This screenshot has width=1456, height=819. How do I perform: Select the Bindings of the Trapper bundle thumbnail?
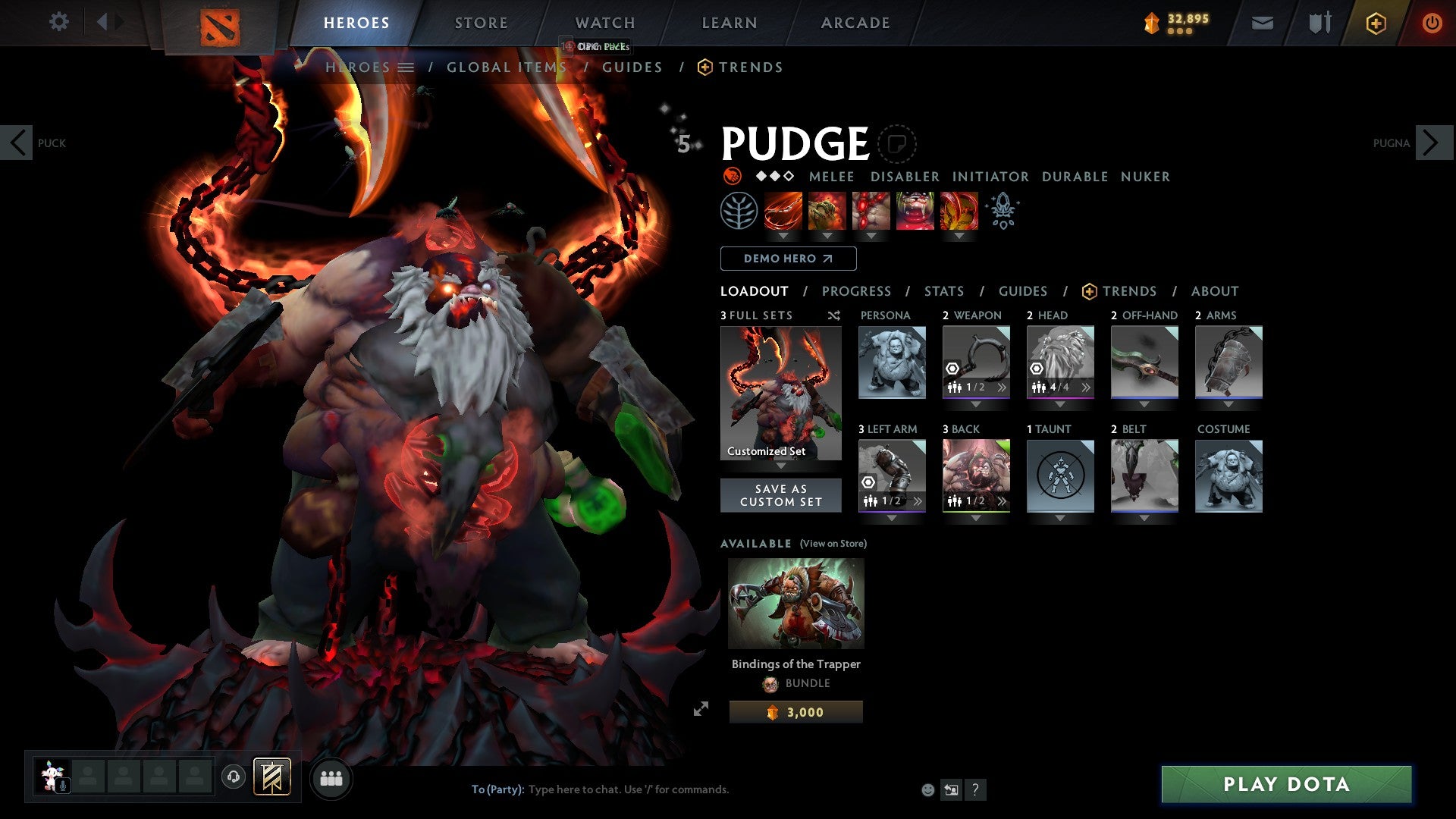(795, 603)
